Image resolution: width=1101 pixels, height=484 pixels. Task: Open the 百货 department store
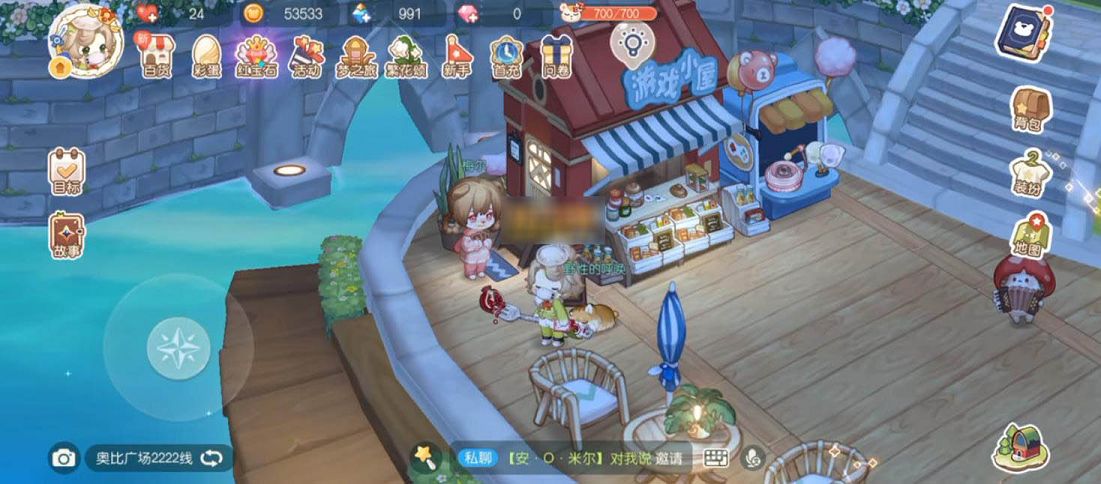155,56
